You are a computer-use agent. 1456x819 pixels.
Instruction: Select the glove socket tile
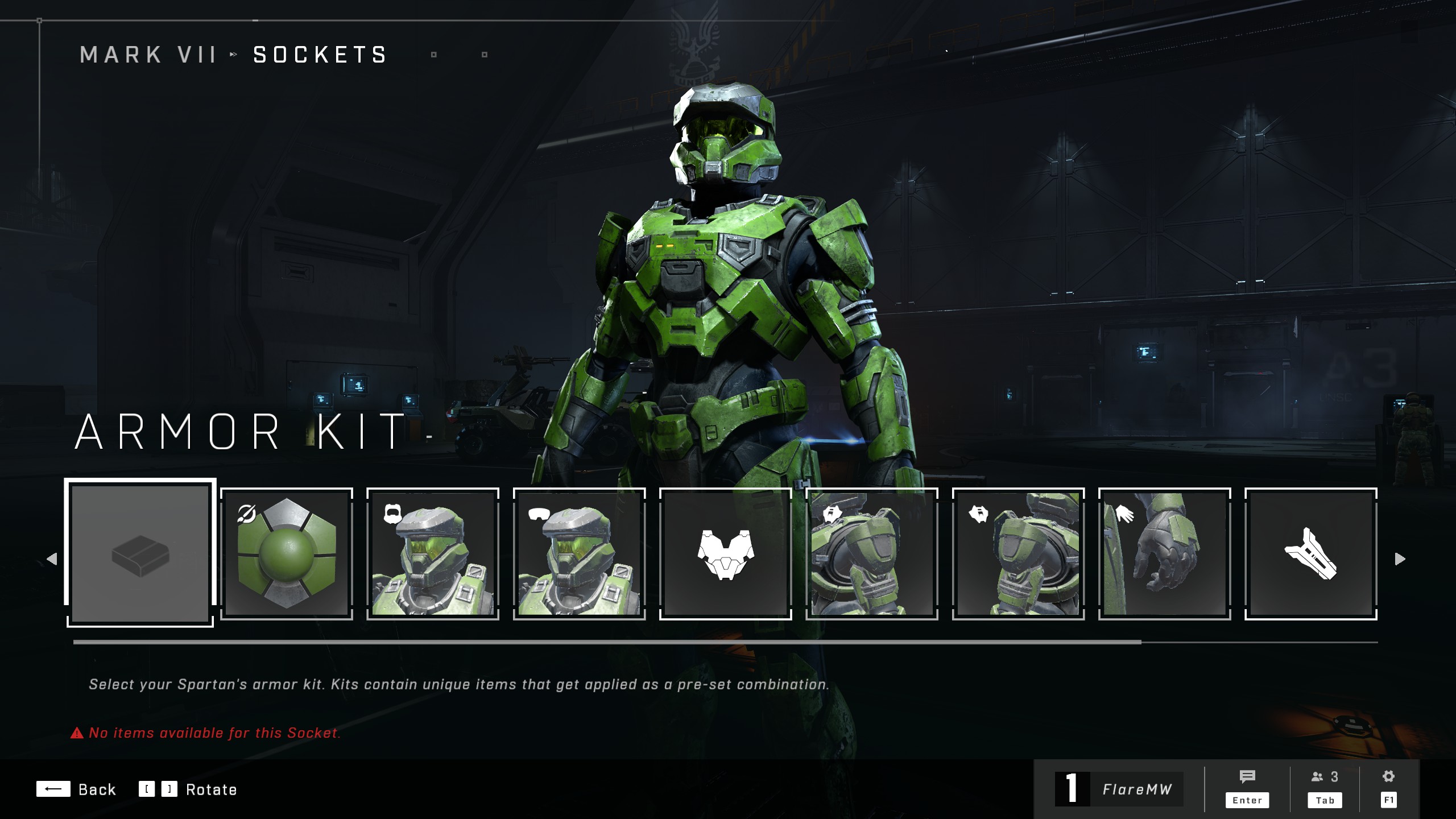(x=1164, y=553)
